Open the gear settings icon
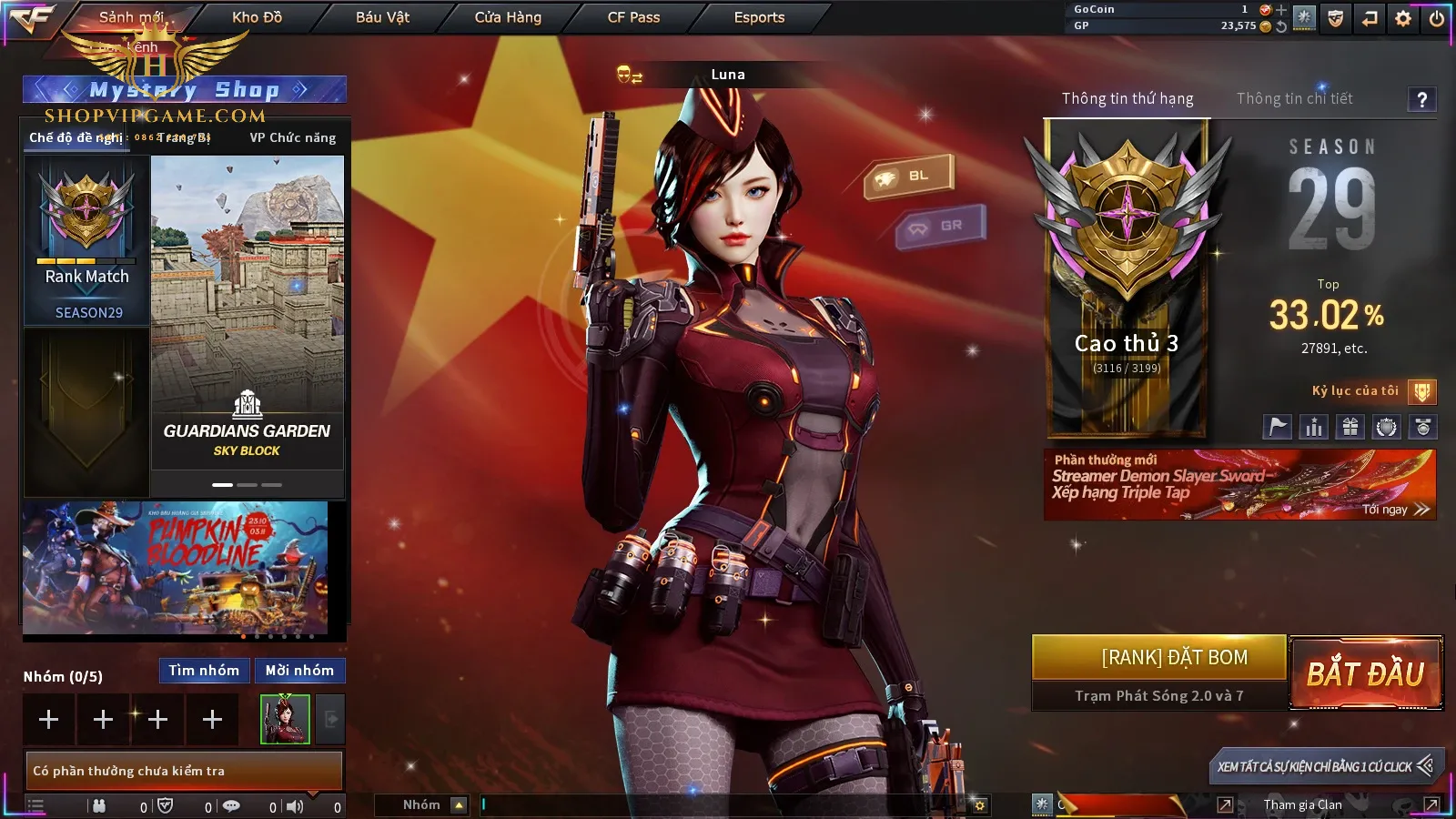Screen dimensions: 1456x819 (1403, 18)
